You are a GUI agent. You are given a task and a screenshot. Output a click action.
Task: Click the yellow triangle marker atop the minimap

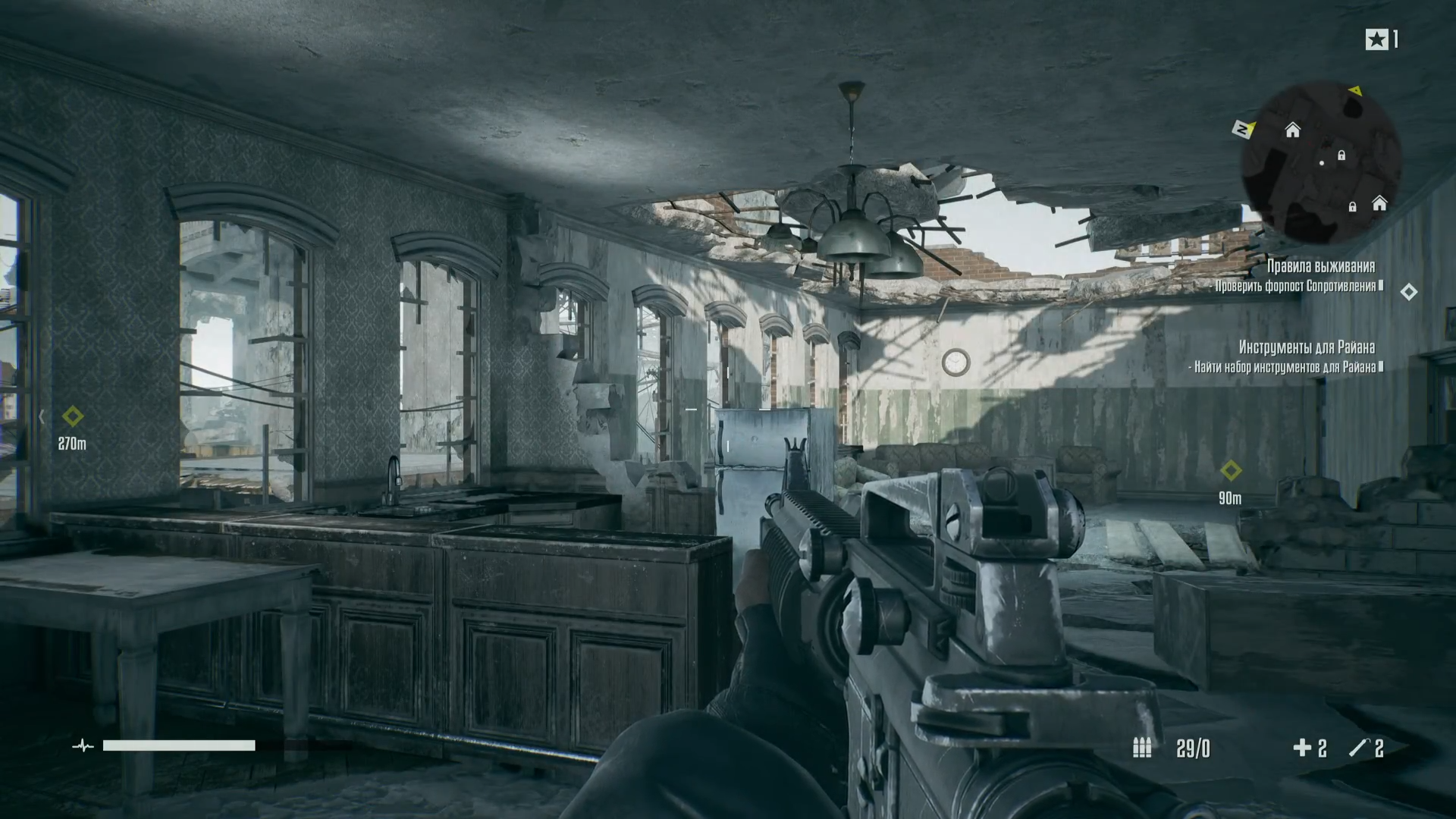[1356, 91]
